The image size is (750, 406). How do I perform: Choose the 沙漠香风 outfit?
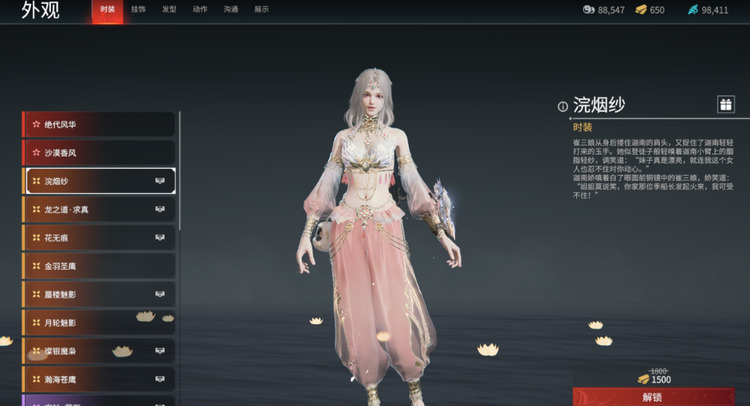[x=98, y=153]
